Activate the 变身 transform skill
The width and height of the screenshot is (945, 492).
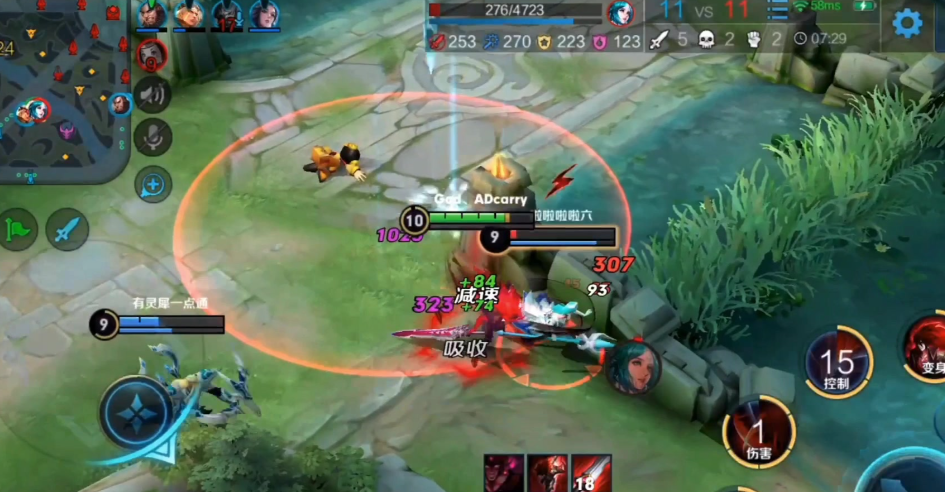pyautogui.click(x=926, y=350)
